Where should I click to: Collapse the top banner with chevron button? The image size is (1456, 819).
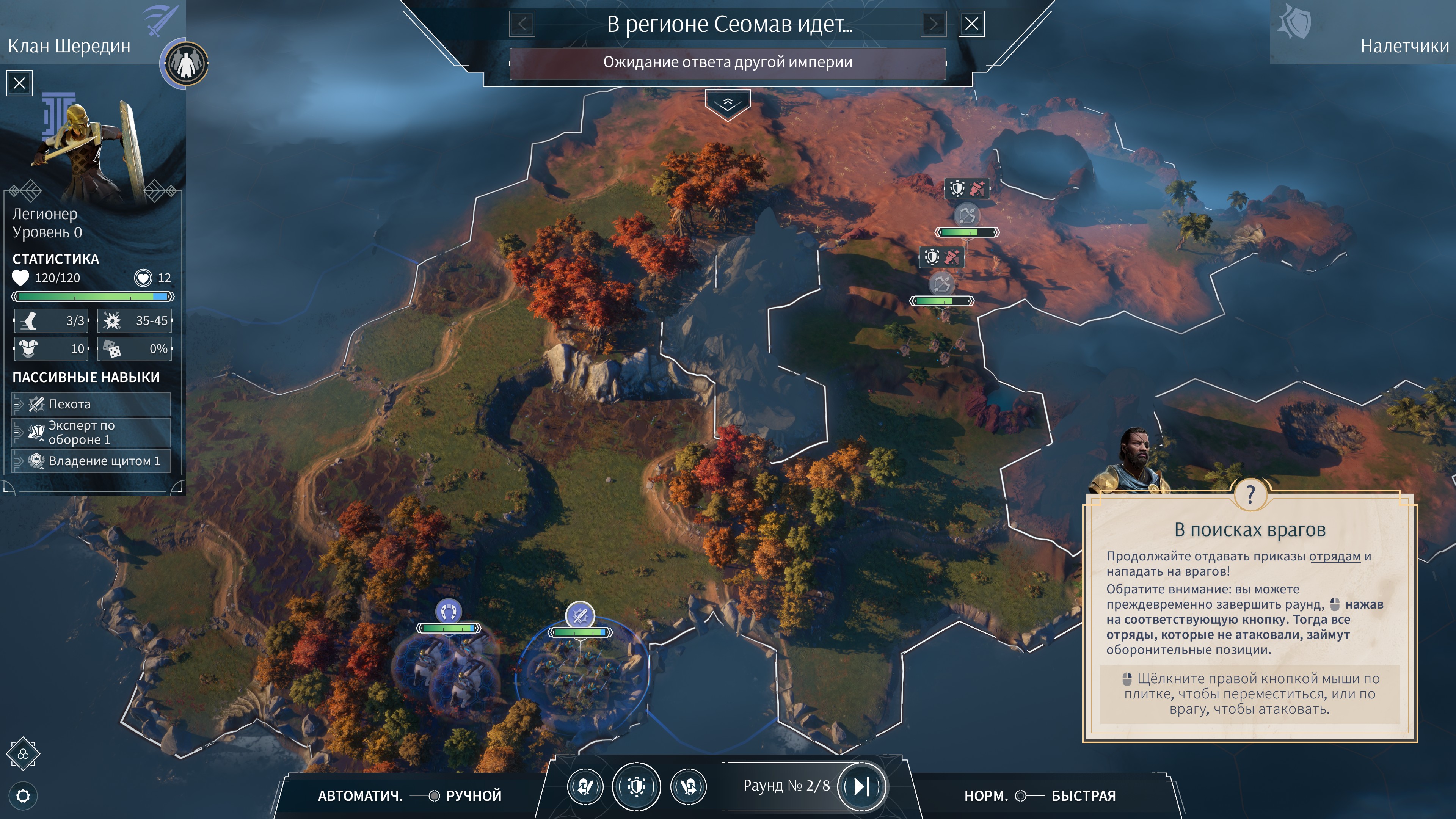tap(728, 104)
